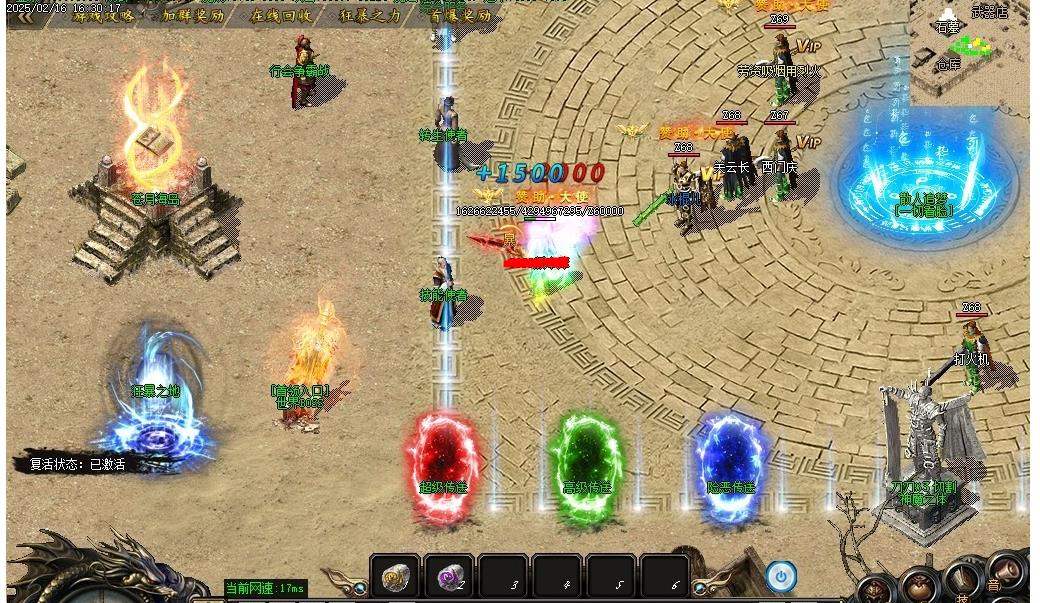Image resolution: width=1040 pixels, height=603 pixels.
Task: Click the 武器店 weapon shop label on minimap
Action: tap(989, 12)
